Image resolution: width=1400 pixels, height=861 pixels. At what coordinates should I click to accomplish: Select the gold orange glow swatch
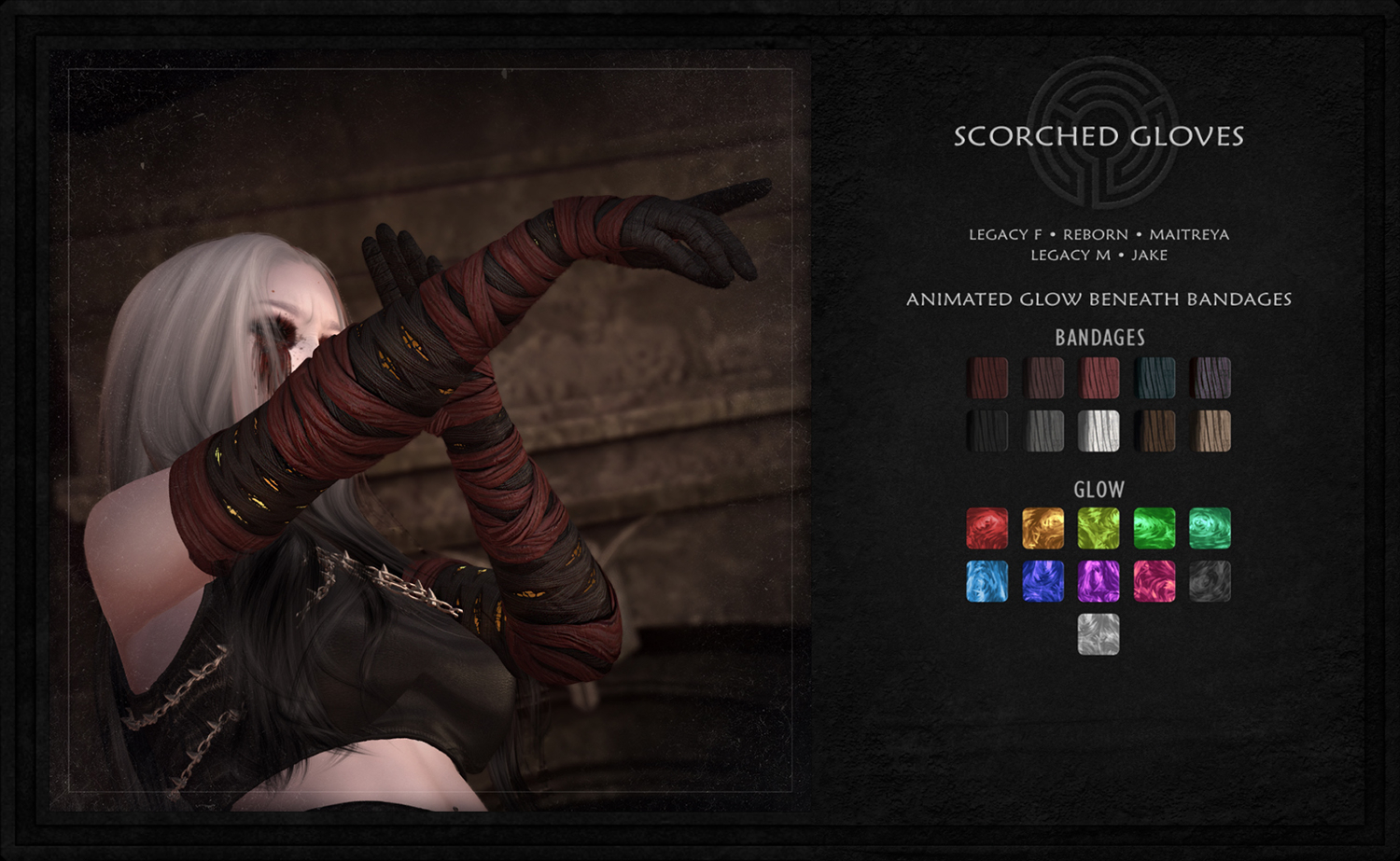1043,528
